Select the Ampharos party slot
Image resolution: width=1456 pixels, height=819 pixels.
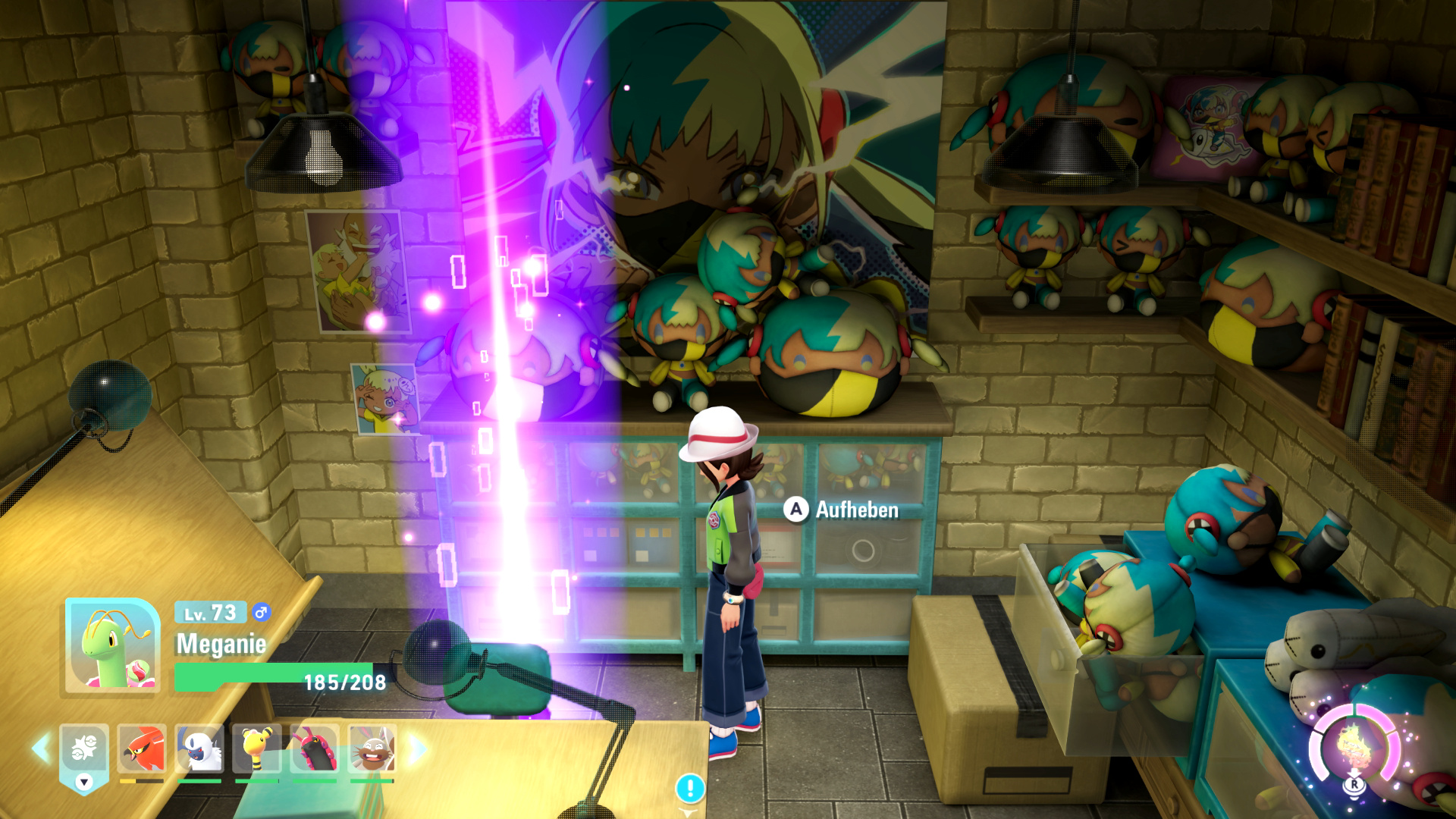tap(257, 748)
